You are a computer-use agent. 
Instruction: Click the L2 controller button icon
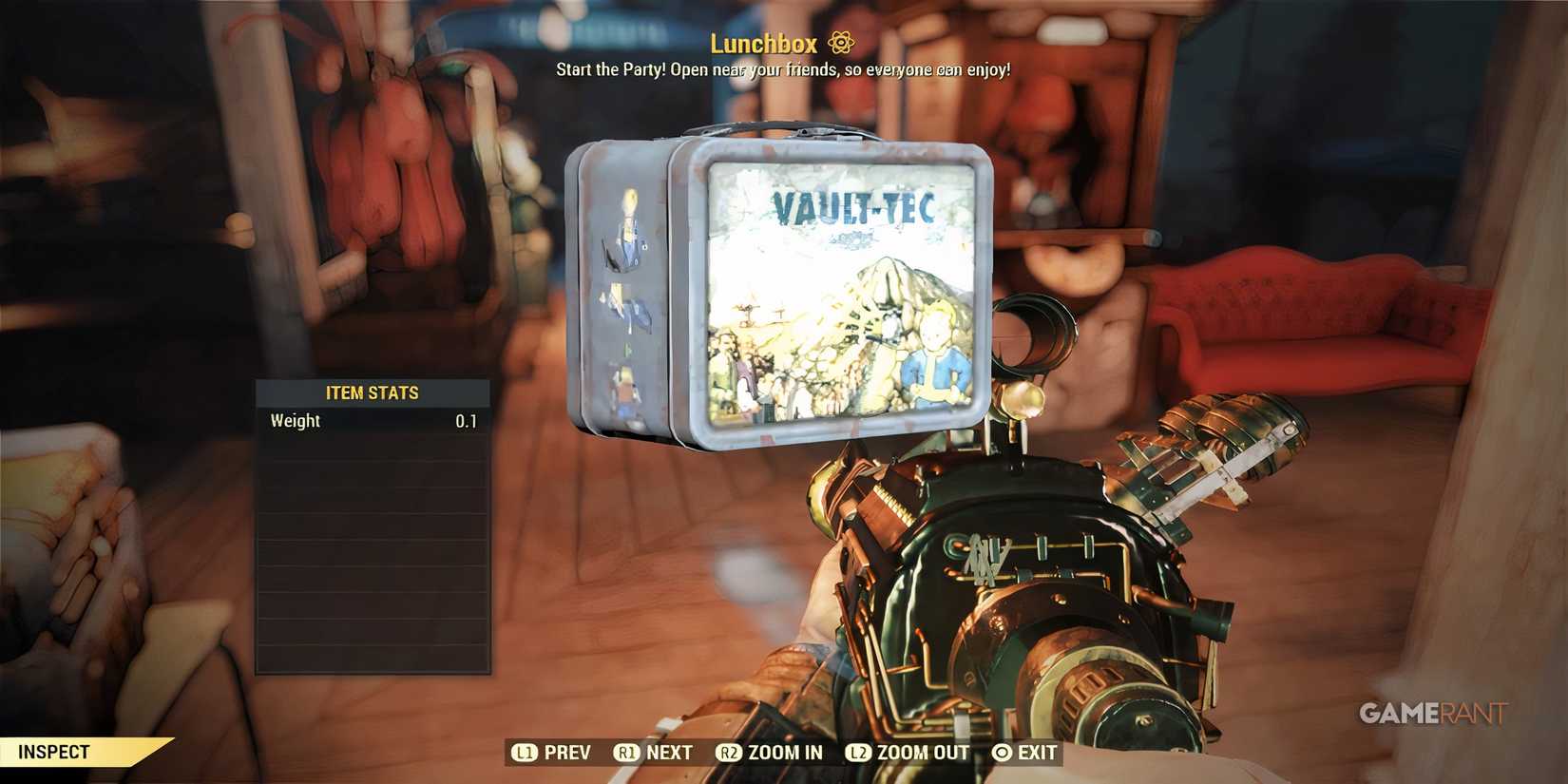coord(857,753)
